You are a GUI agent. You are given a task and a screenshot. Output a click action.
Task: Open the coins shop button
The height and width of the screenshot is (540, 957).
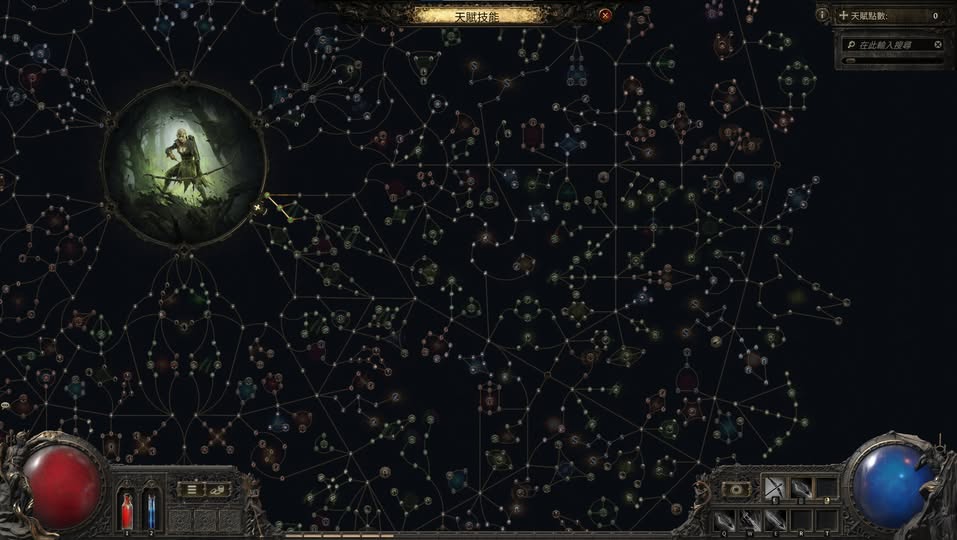point(217,489)
